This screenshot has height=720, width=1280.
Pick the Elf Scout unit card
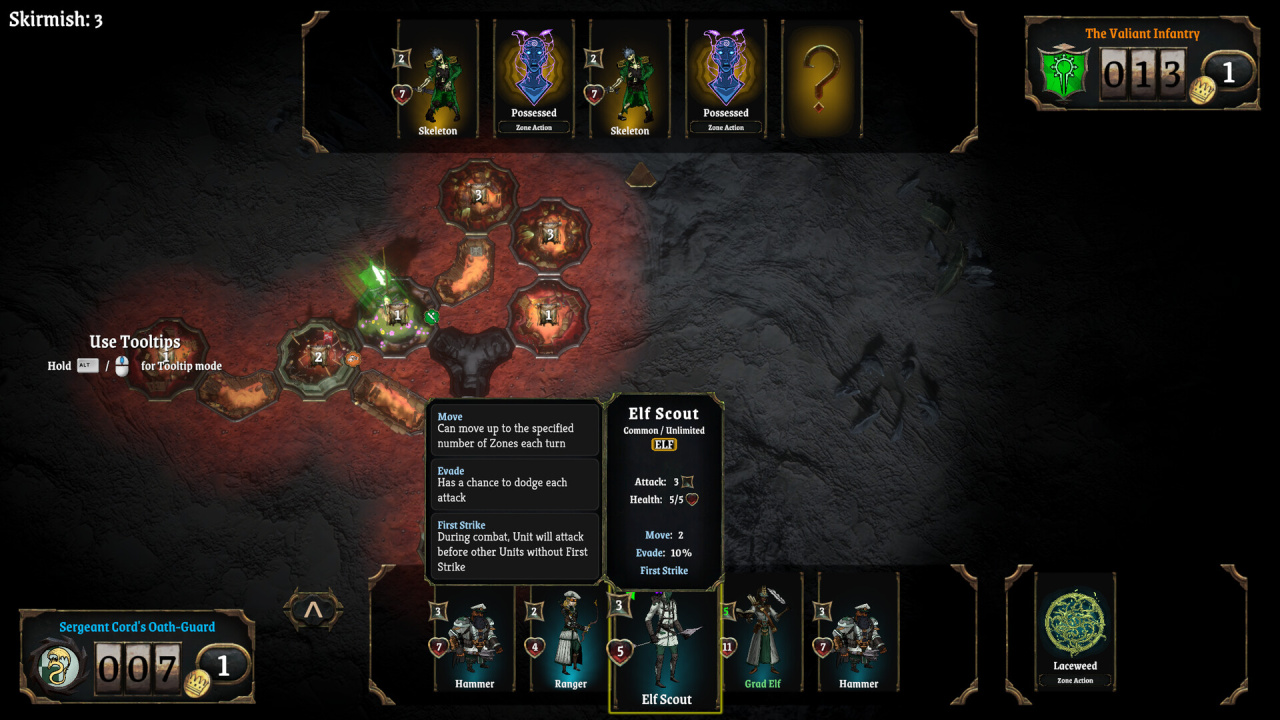(x=664, y=648)
